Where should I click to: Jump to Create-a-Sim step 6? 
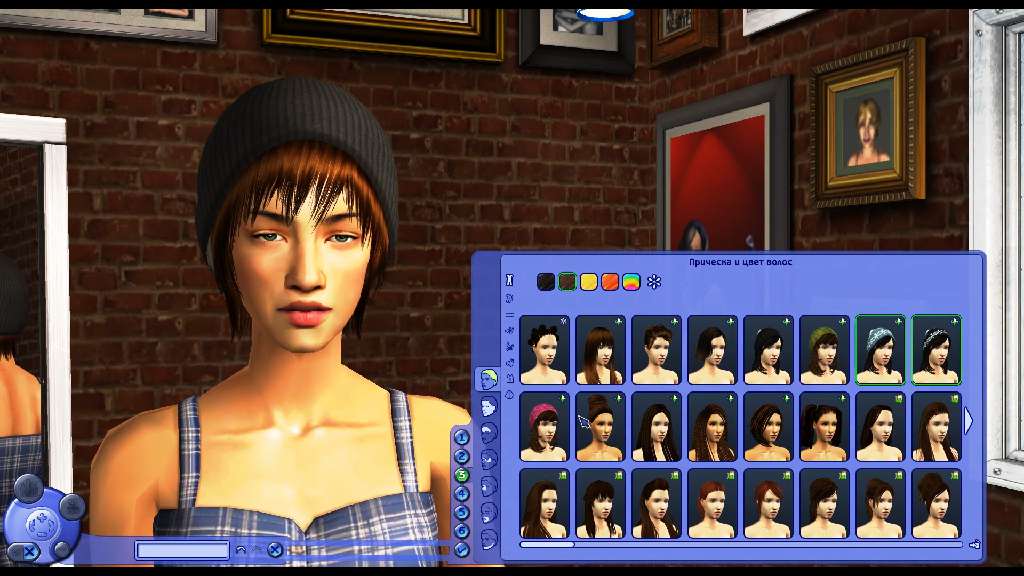pyautogui.click(x=462, y=530)
